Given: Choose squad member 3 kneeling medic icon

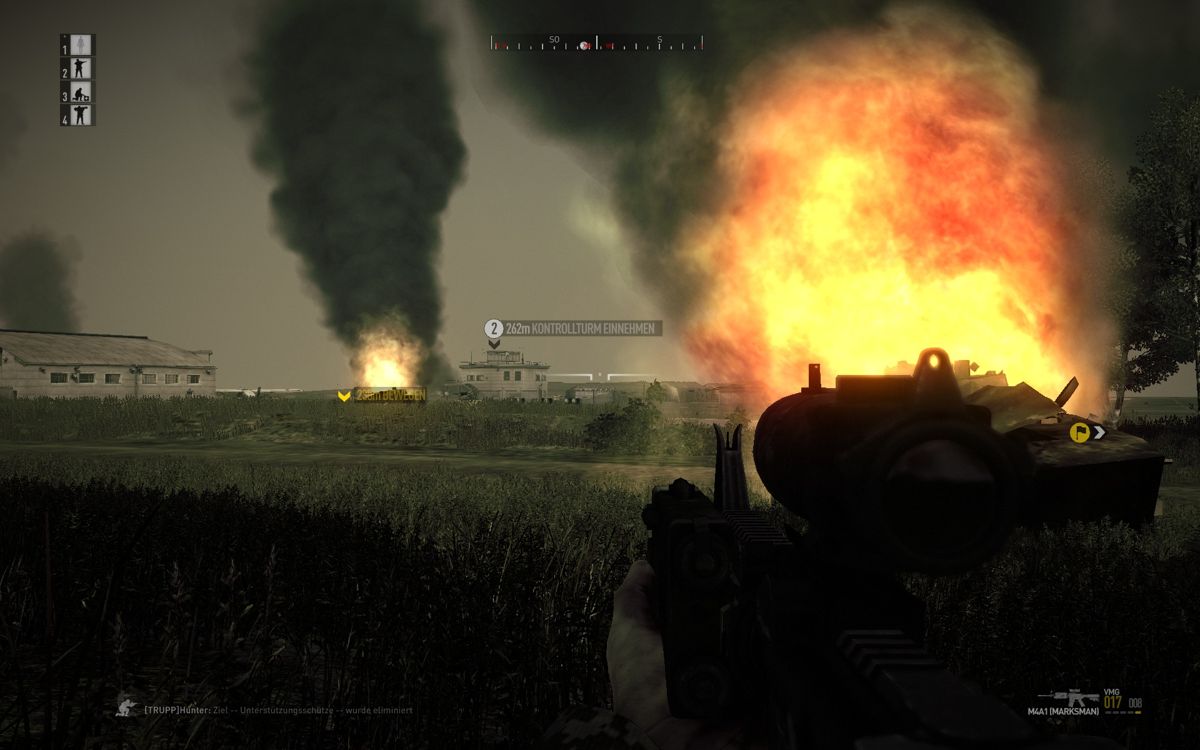Looking at the screenshot, I should pos(82,93).
